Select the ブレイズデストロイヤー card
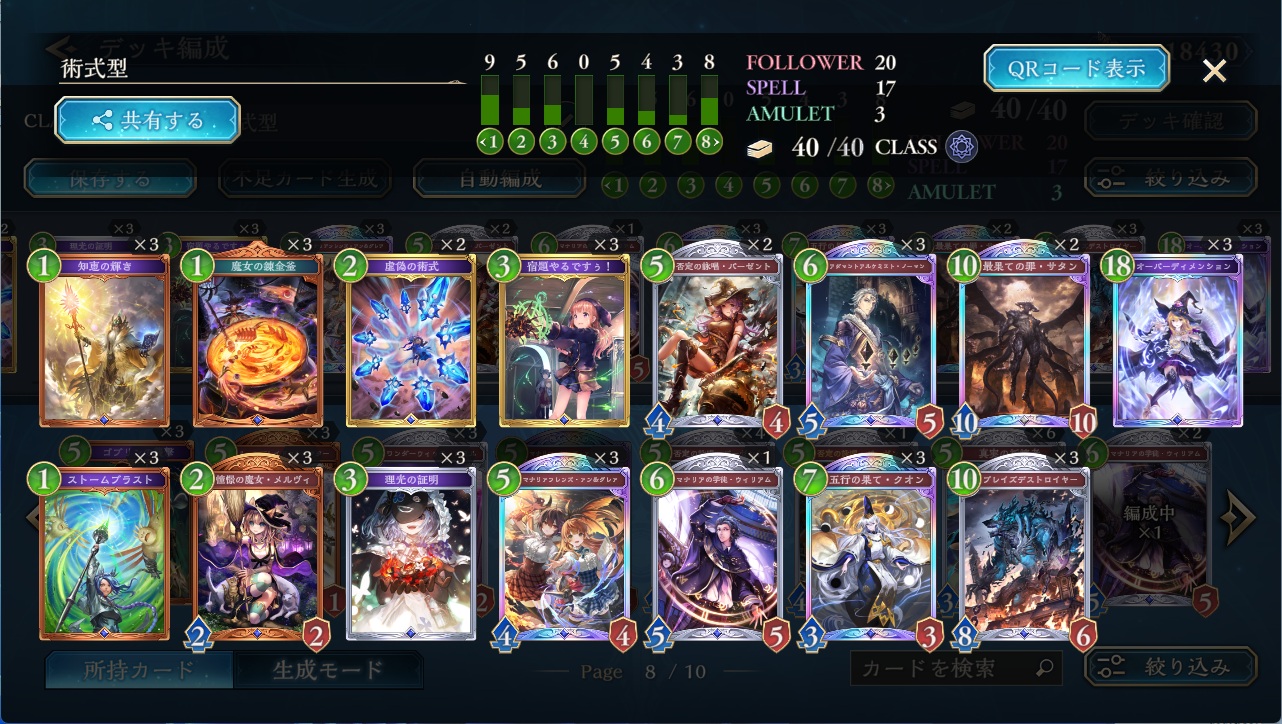 pos(1023,553)
